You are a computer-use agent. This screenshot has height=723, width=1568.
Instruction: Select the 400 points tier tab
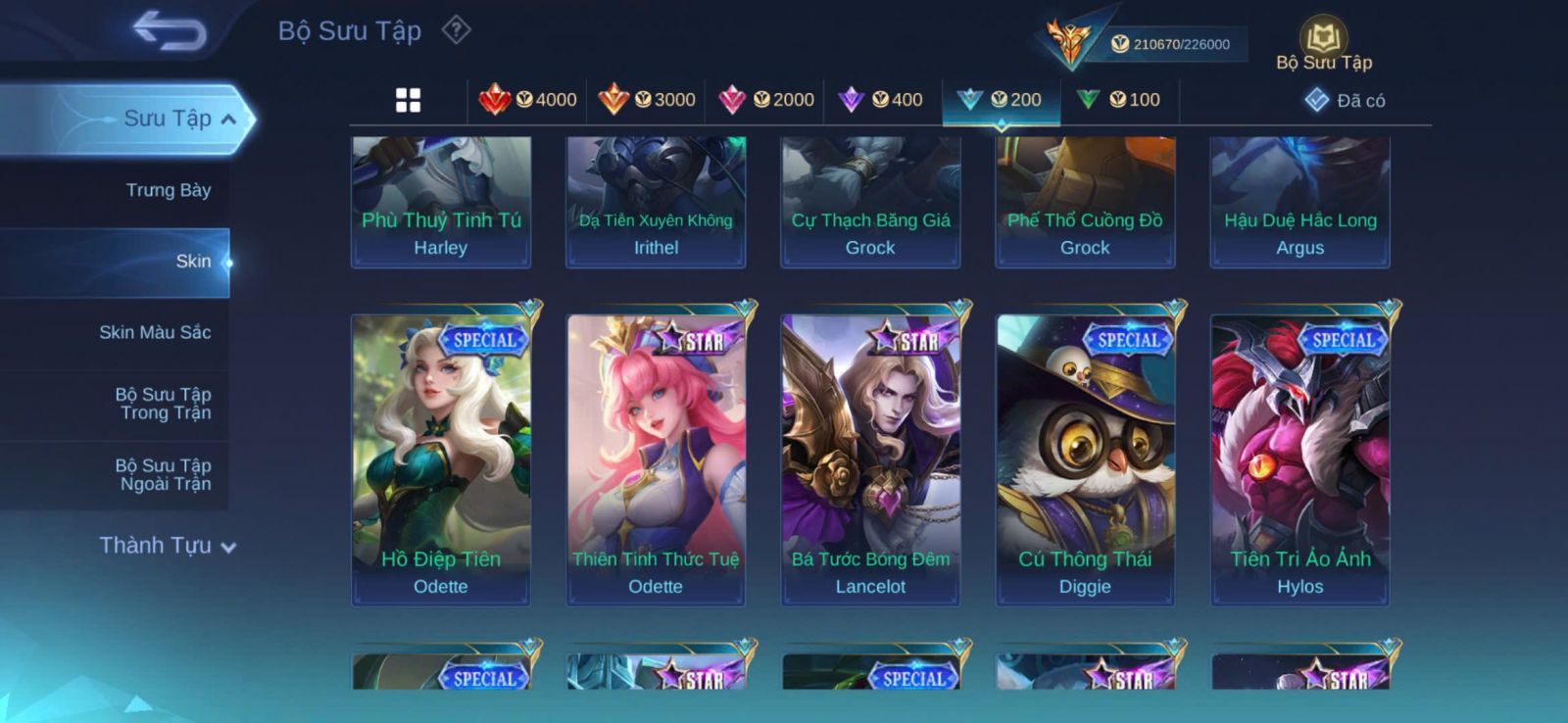(882, 100)
